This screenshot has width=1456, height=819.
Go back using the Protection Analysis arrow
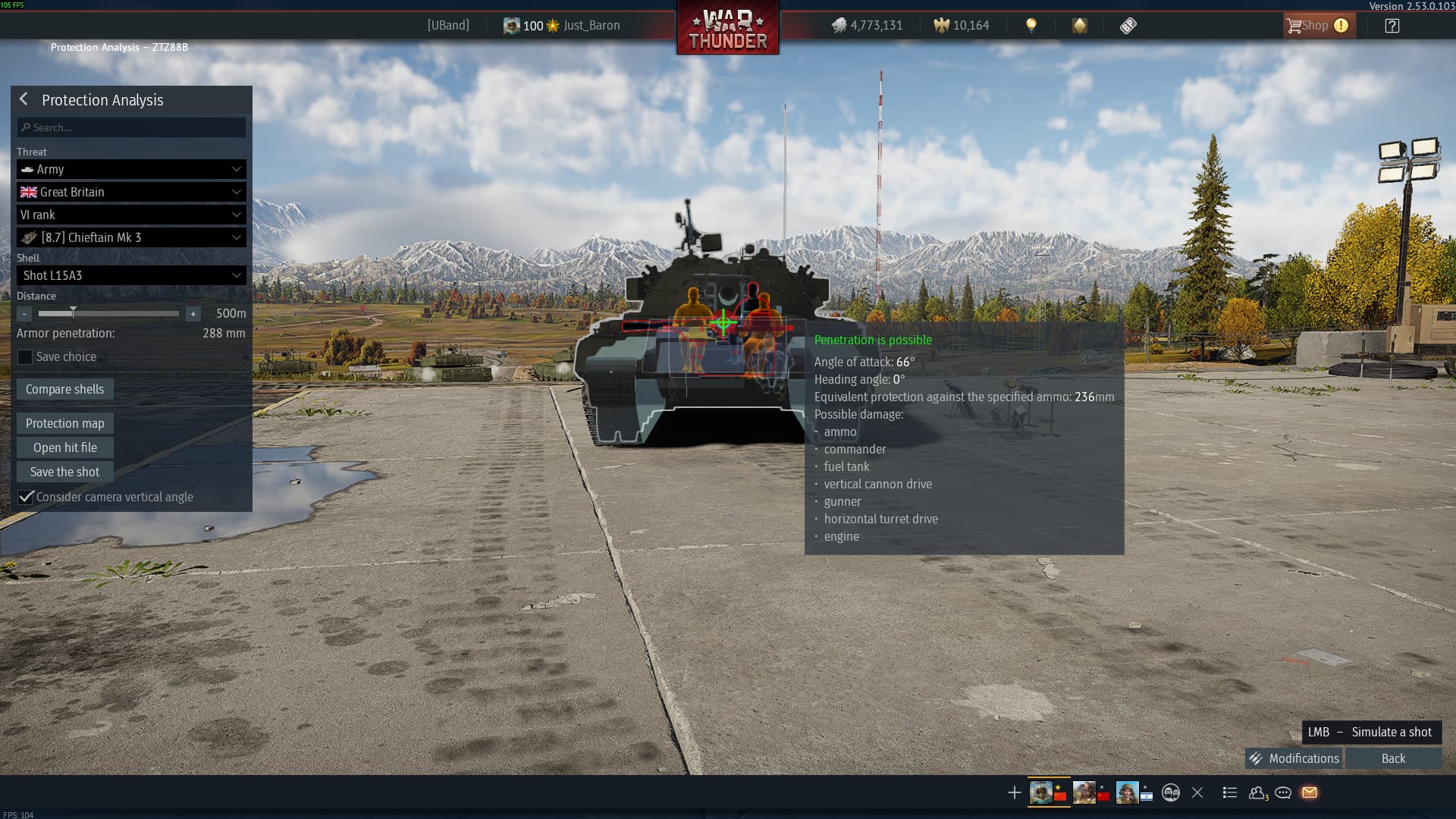(24, 99)
